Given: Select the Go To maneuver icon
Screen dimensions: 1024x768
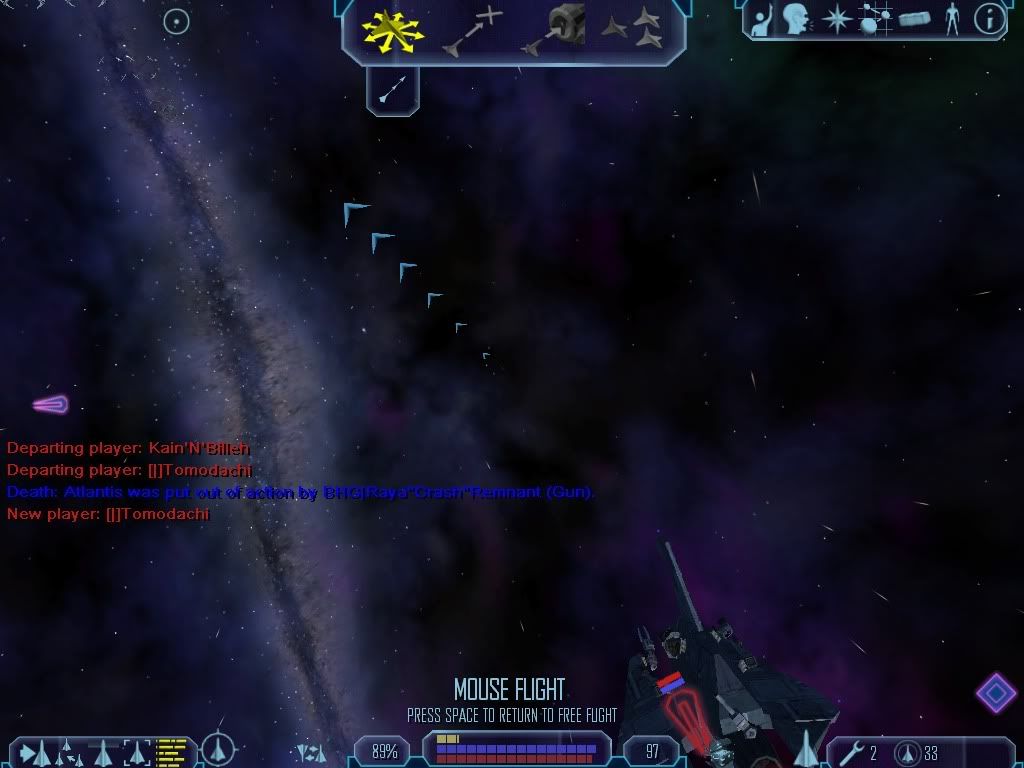Looking at the screenshot, I should click(472, 30).
